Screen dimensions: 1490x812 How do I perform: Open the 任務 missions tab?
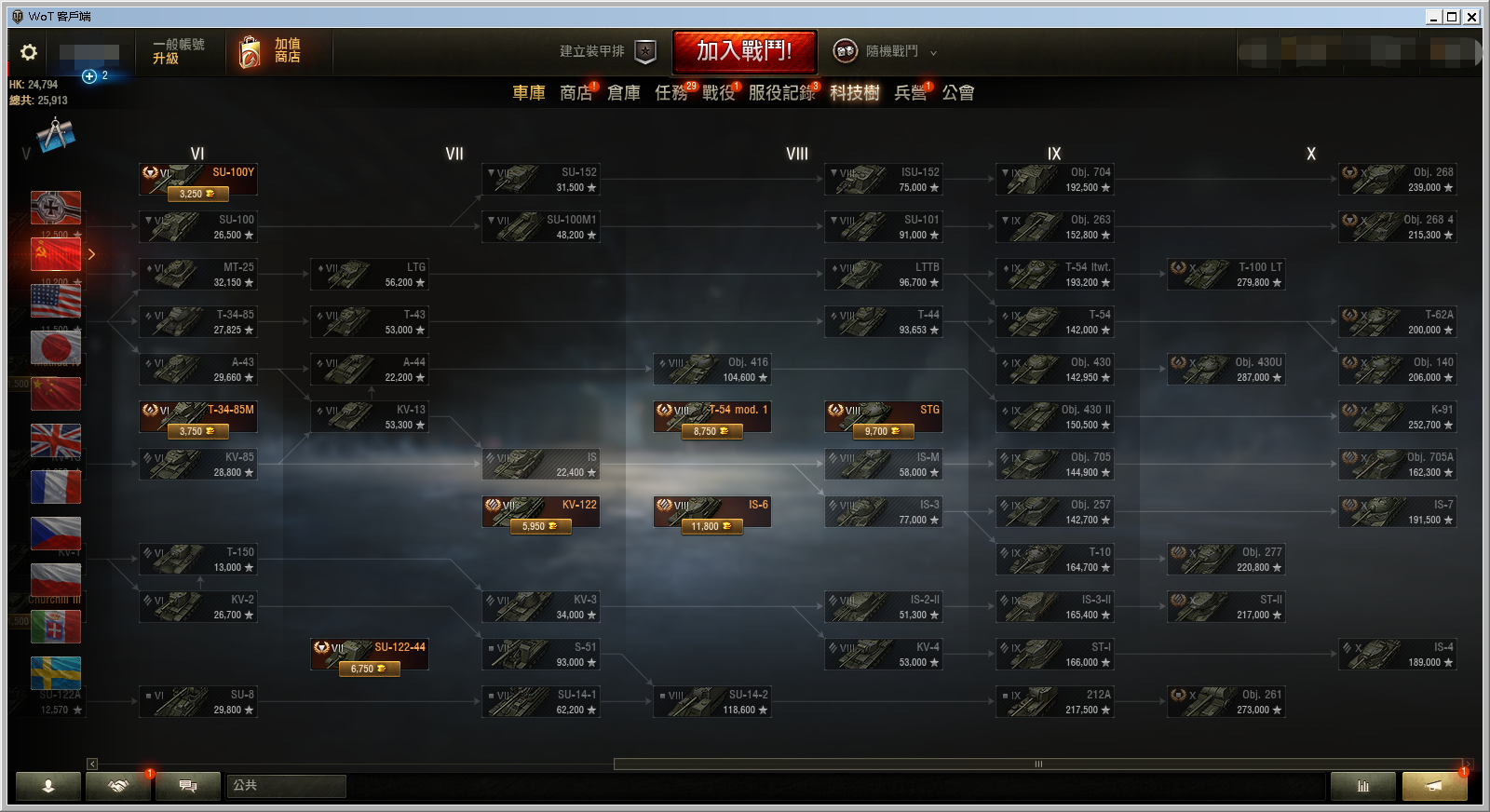click(671, 92)
